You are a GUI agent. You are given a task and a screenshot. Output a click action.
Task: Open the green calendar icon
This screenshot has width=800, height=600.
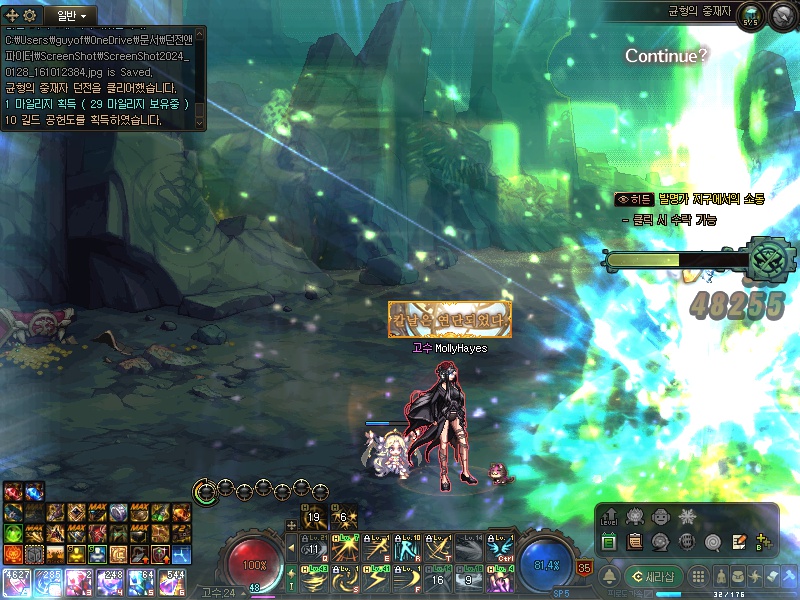click(x=609, y=542)
